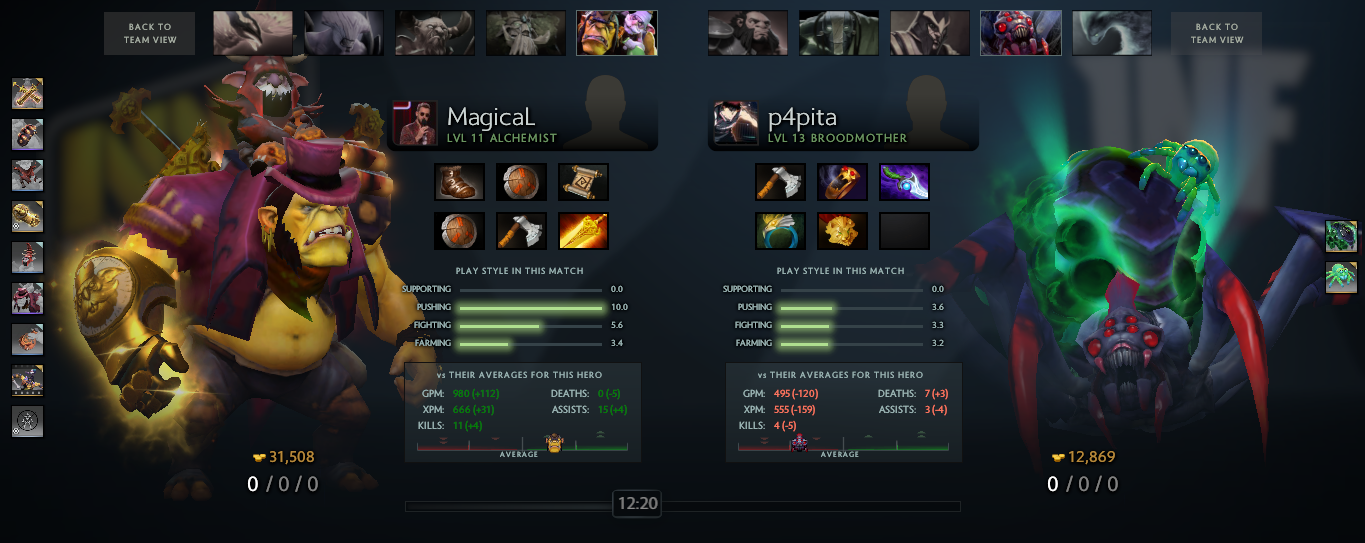View the green spider cosmetic icon beside Broodmother
1365x543 pixels.
pyautogui.click(x=1341, y=277)
